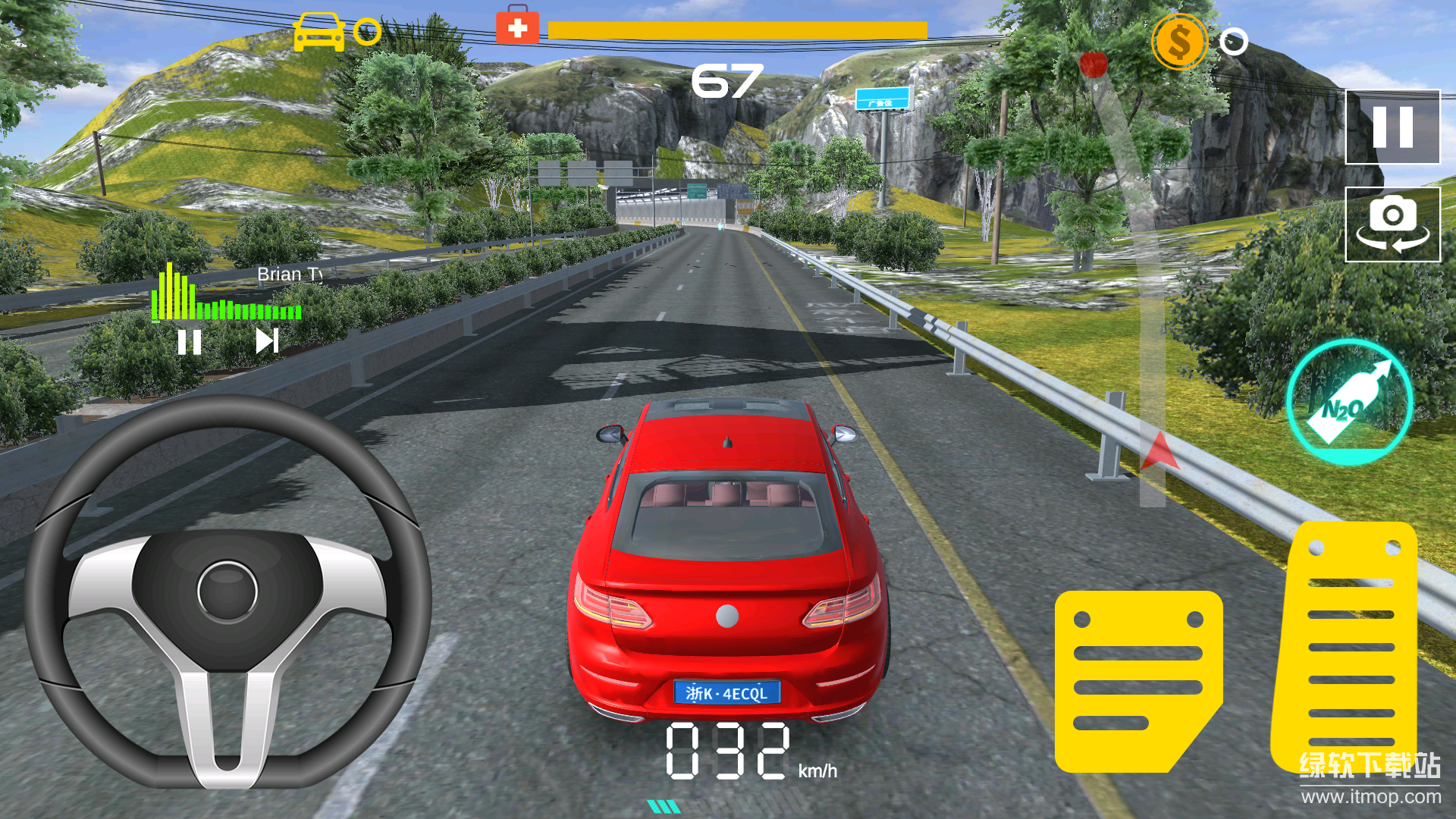
Task: Pause the music player
Action: click(x=189, y=342)
